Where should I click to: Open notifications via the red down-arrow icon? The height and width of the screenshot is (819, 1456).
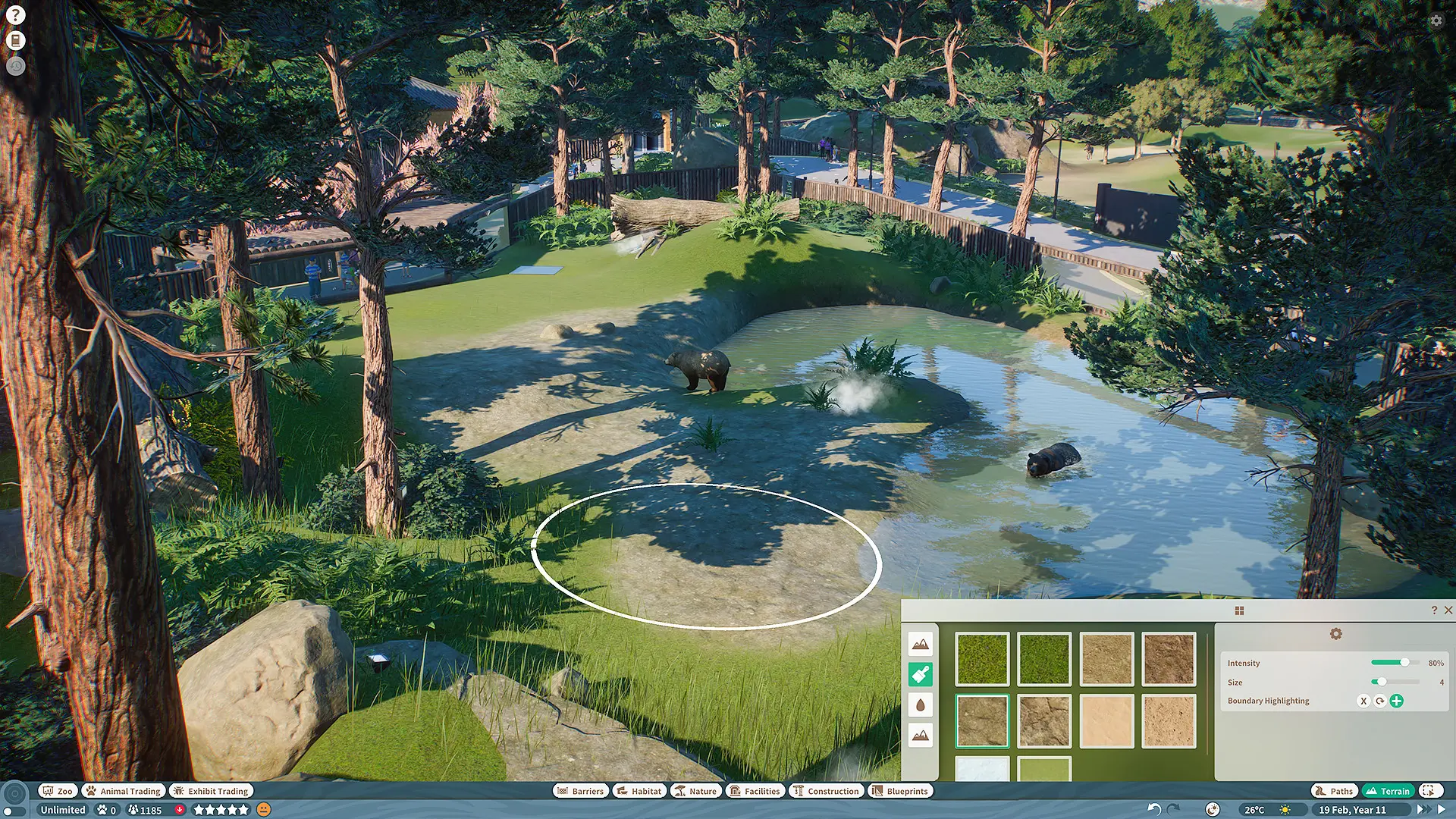tap(179, 810)
